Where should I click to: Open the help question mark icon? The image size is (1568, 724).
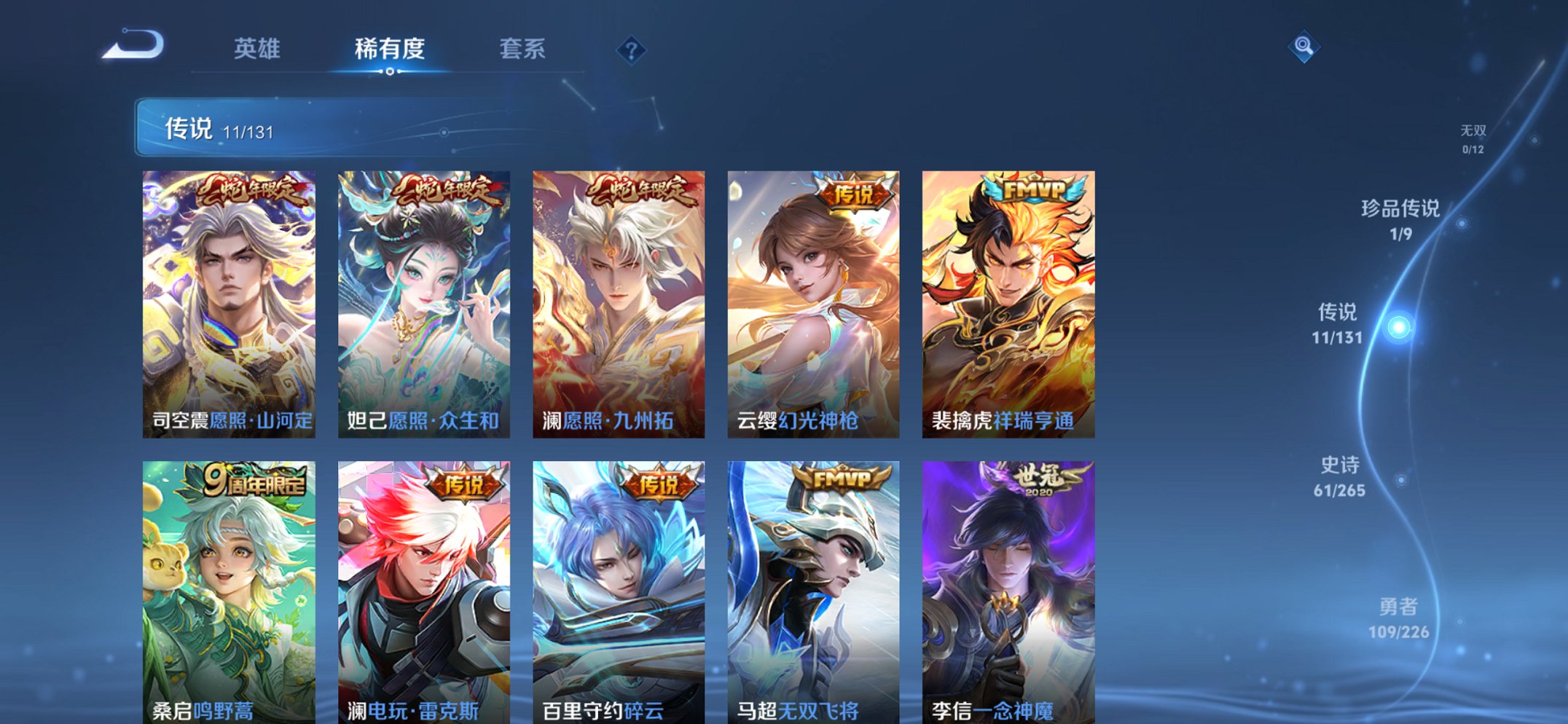click(x=631, y=51)
